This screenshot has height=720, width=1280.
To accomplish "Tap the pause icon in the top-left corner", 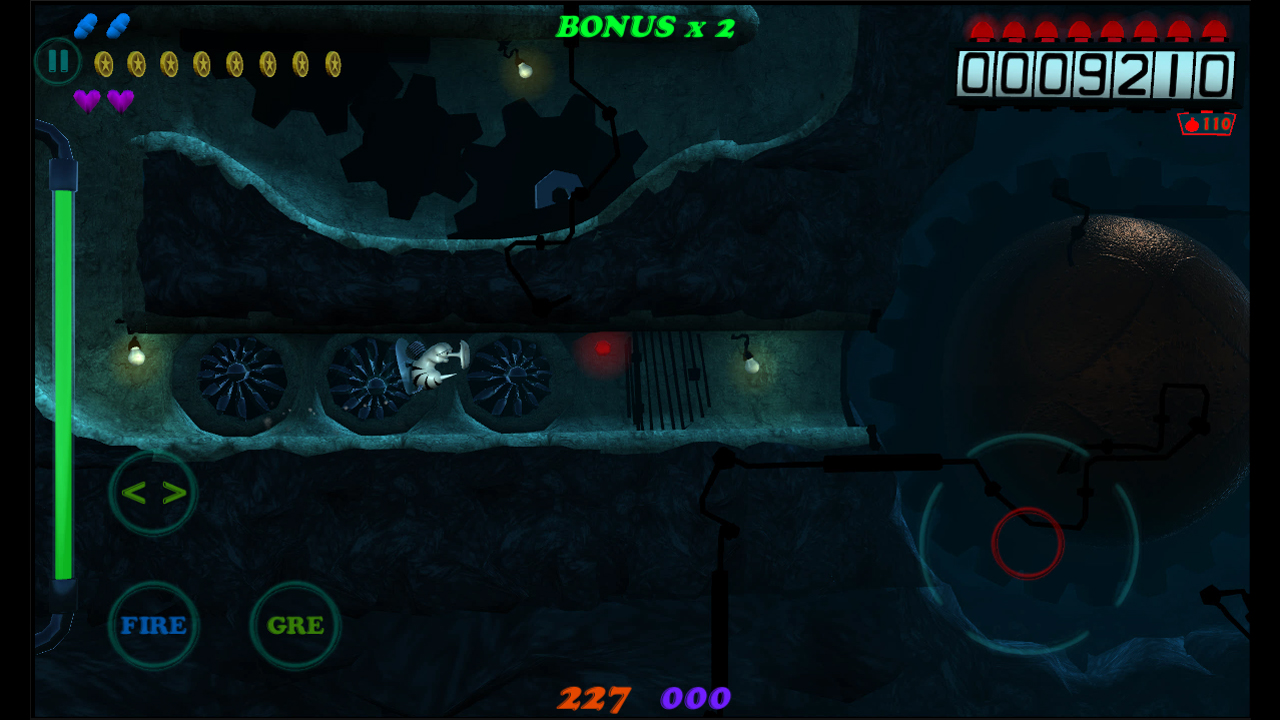I will pos(57,61).
